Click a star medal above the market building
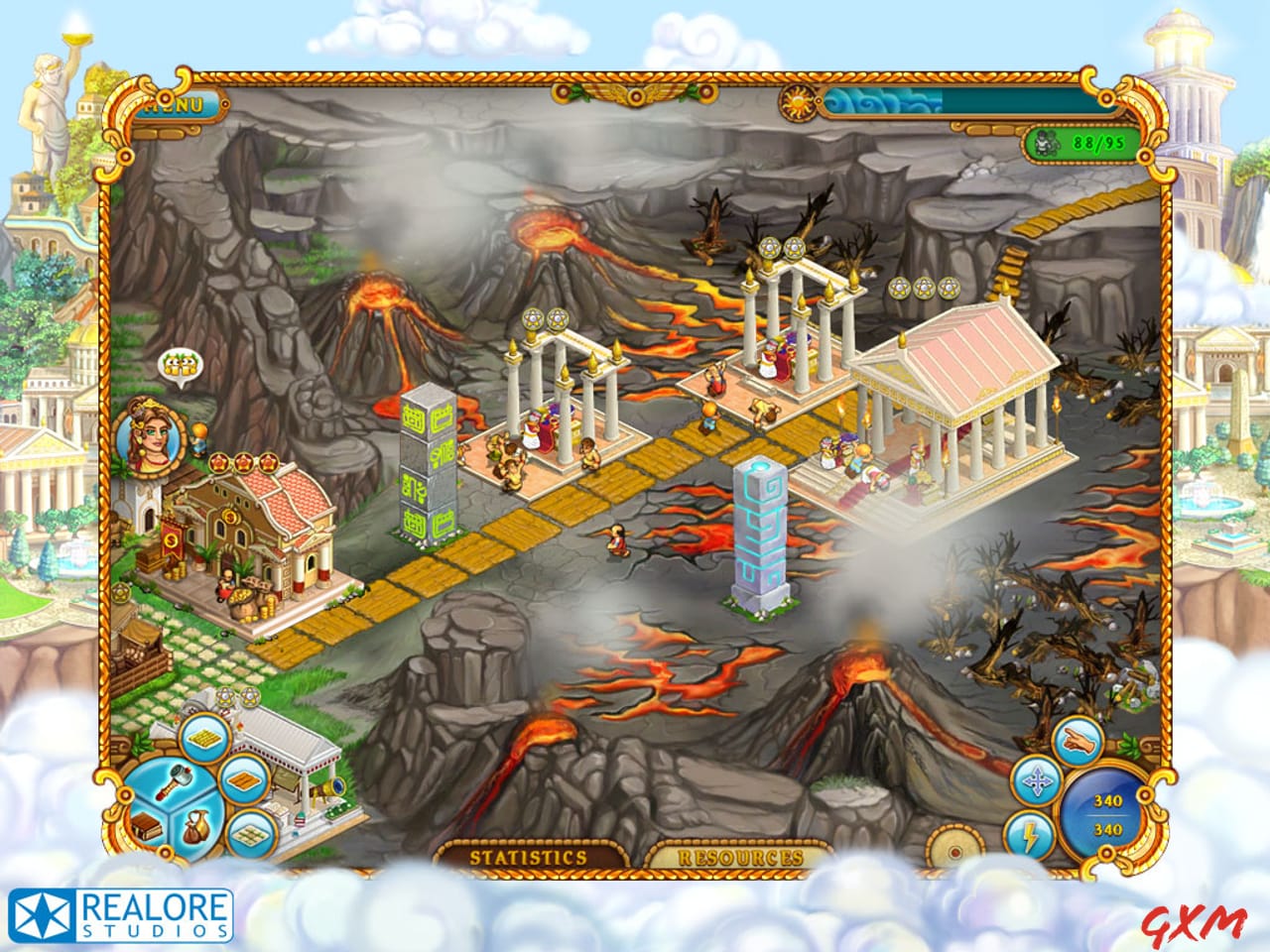Viewport: 1270px width, 952px height. point(245,463)
